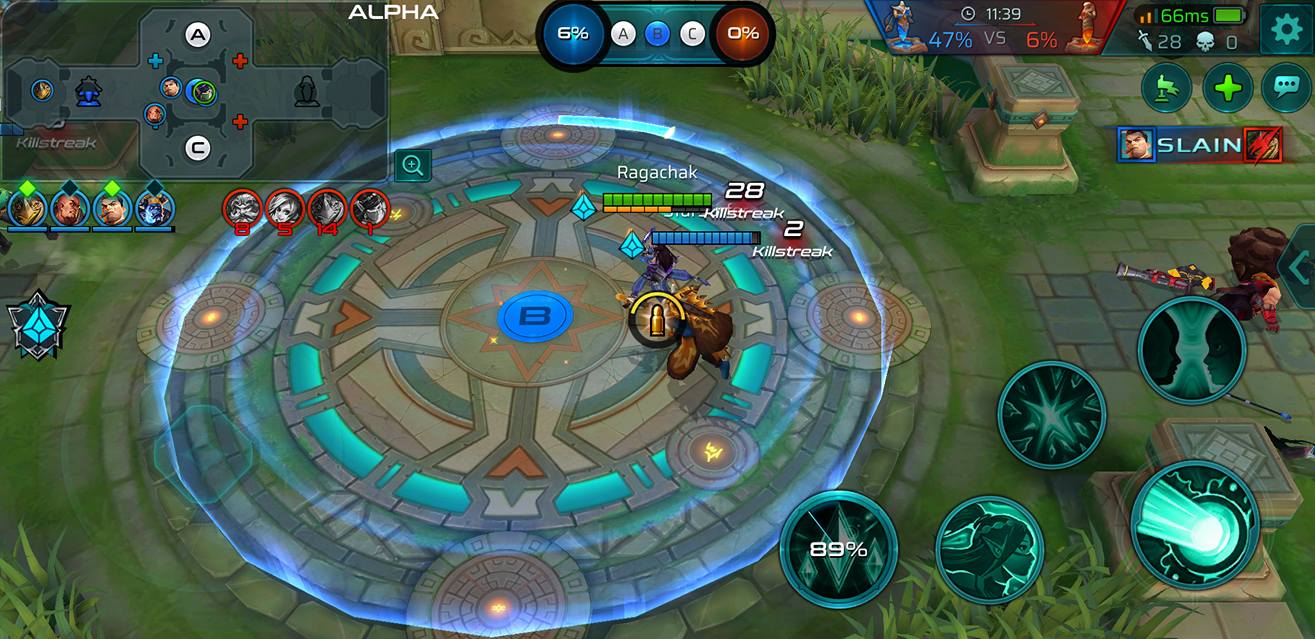Select the gold bullet ammo indicator
Viewport: 1315px width, 639px height.
[656, 321]
